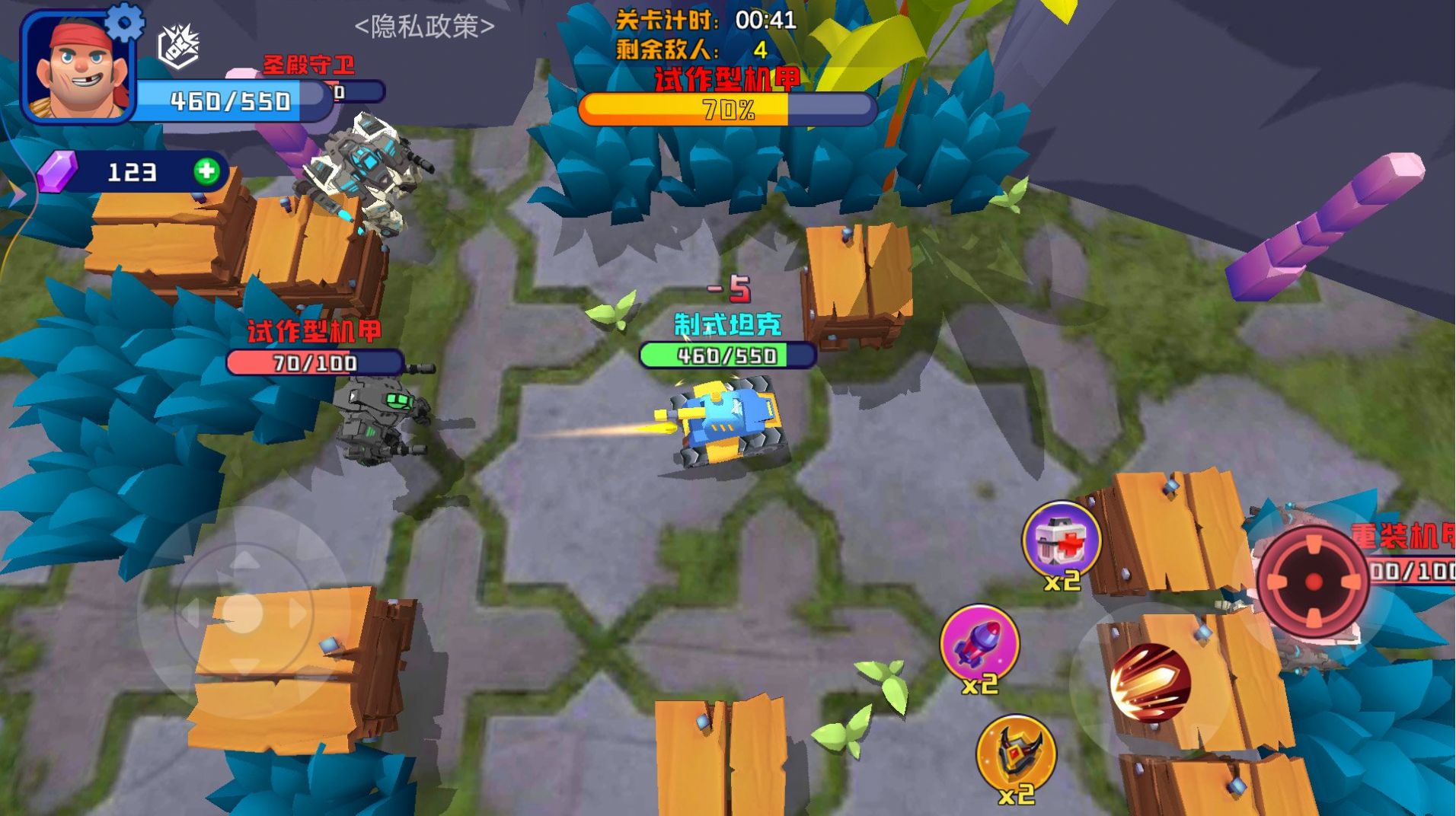Click the player avatar portrait
Image resolution: width=1456 pixels, height=816 pixels.
click(x=78, y=69)
